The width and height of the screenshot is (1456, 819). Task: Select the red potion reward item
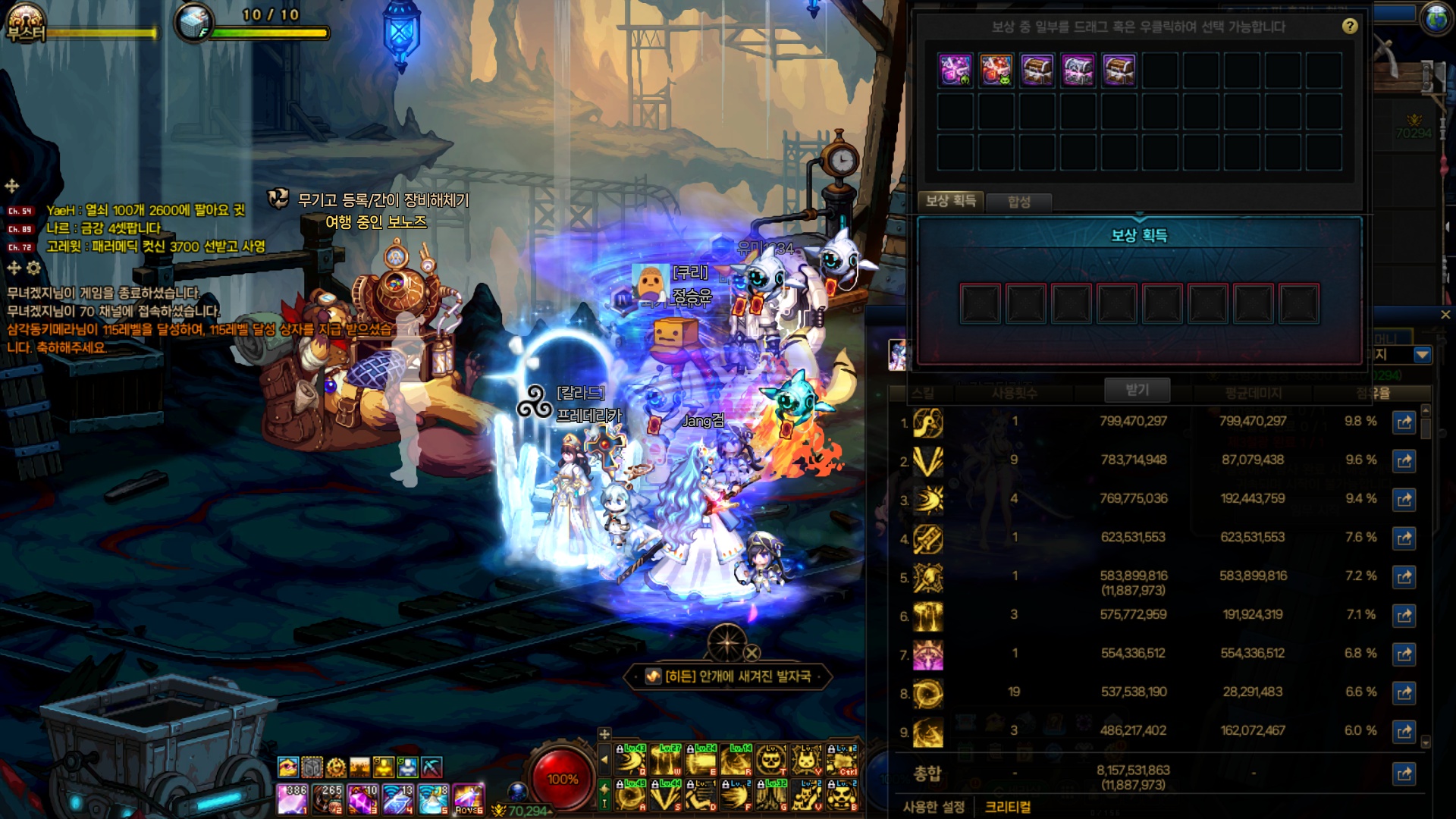(996, 71)
